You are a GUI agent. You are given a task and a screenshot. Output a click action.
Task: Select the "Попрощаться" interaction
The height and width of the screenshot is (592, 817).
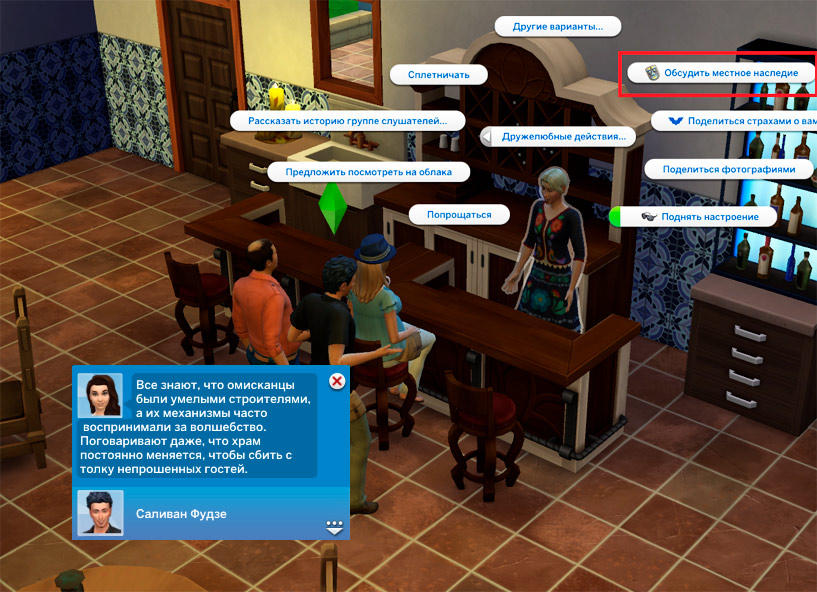459,214
